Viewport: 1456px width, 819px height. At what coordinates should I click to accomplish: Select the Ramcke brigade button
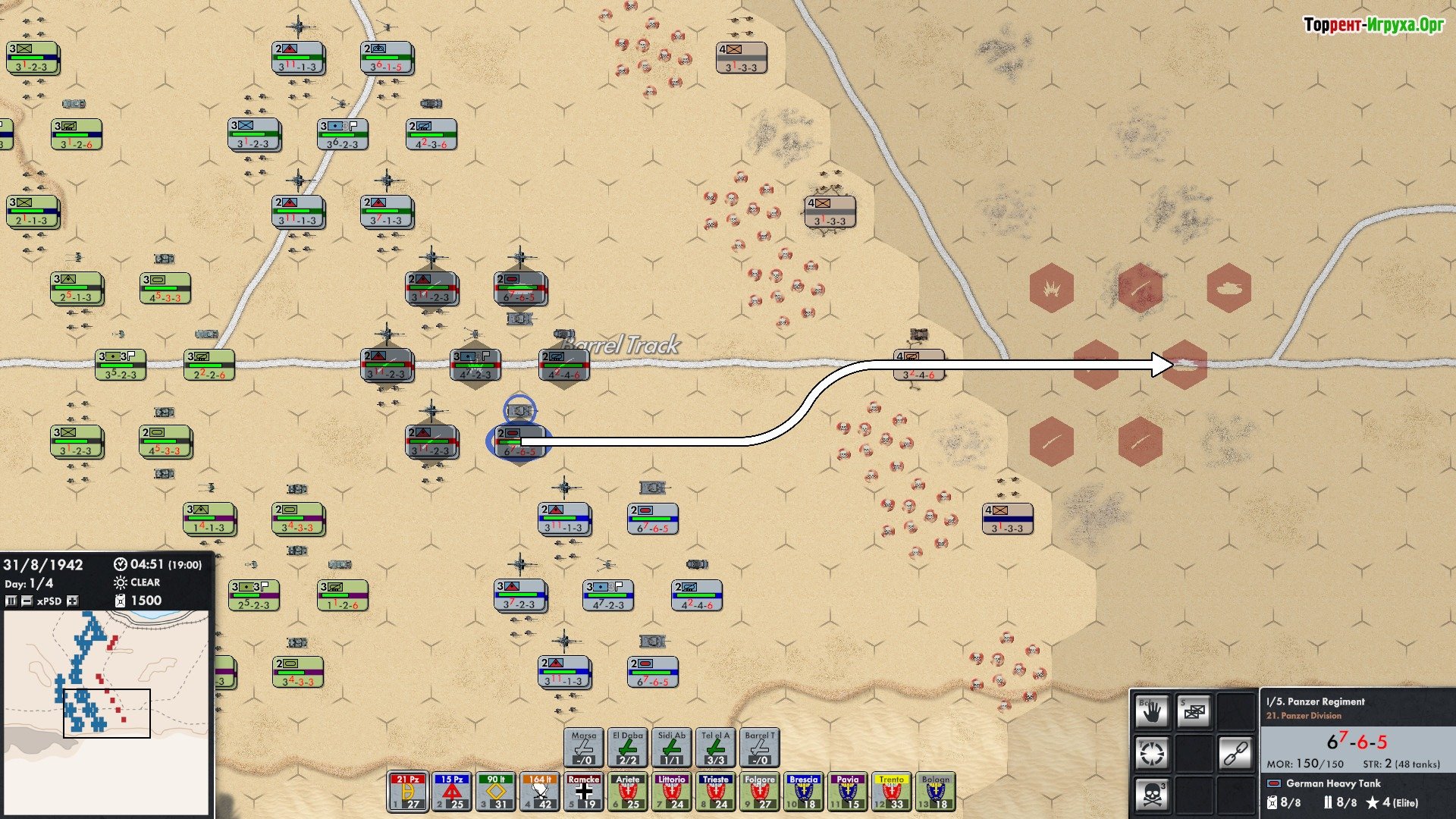(x=584, y=792)
